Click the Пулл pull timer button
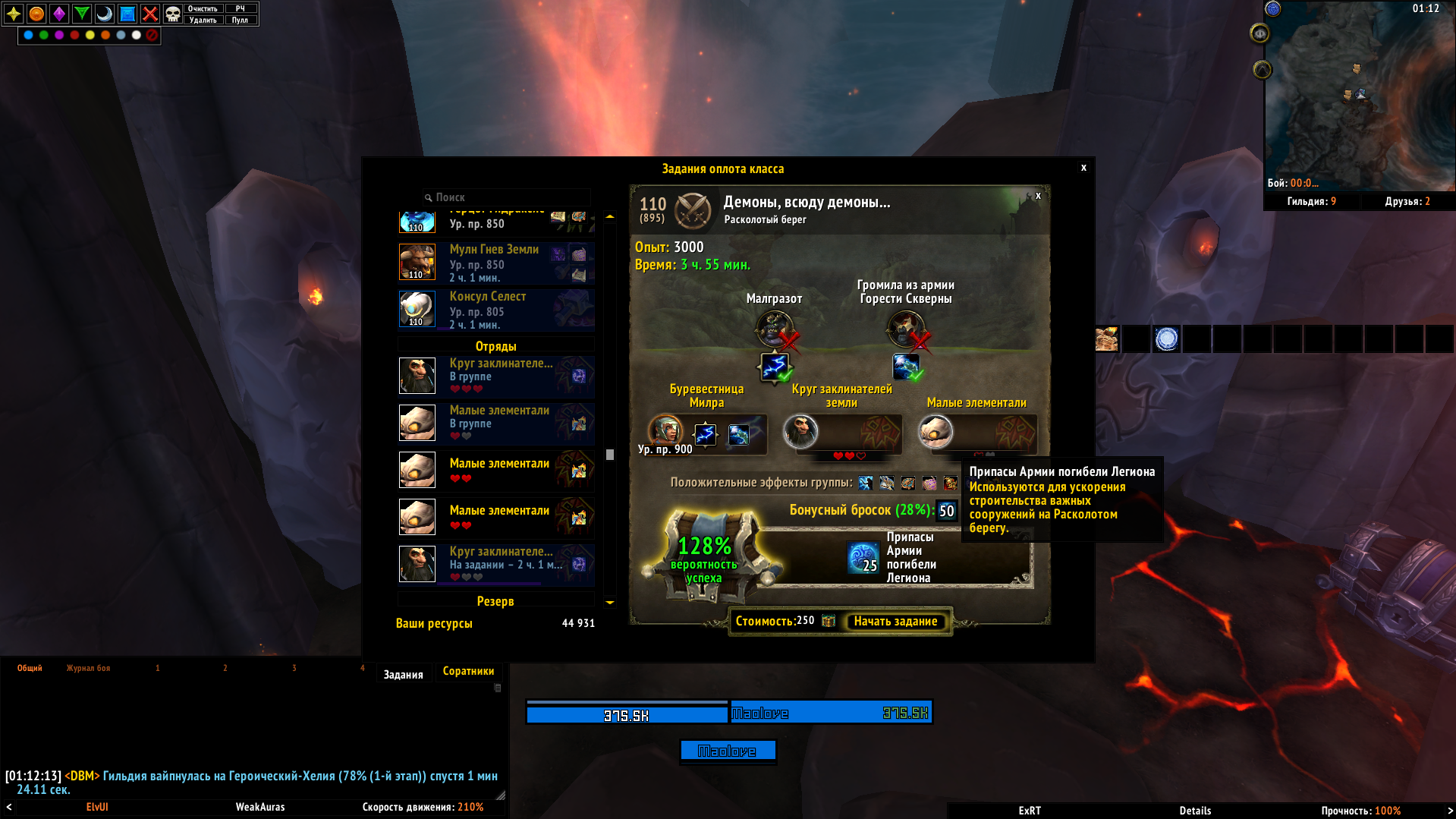Screen dimensions: 1456x819 (240, 20)
